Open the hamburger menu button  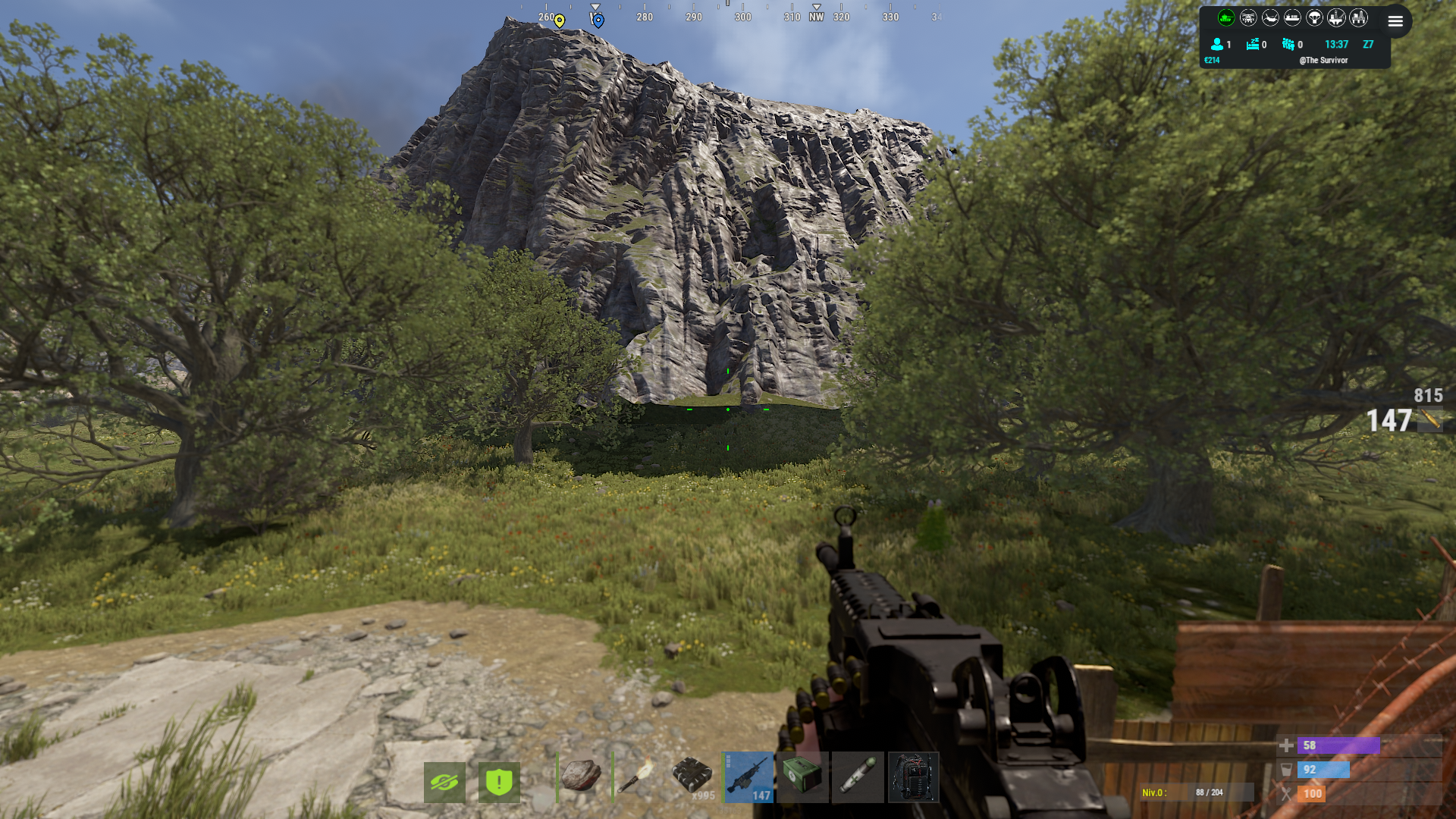1395,21
